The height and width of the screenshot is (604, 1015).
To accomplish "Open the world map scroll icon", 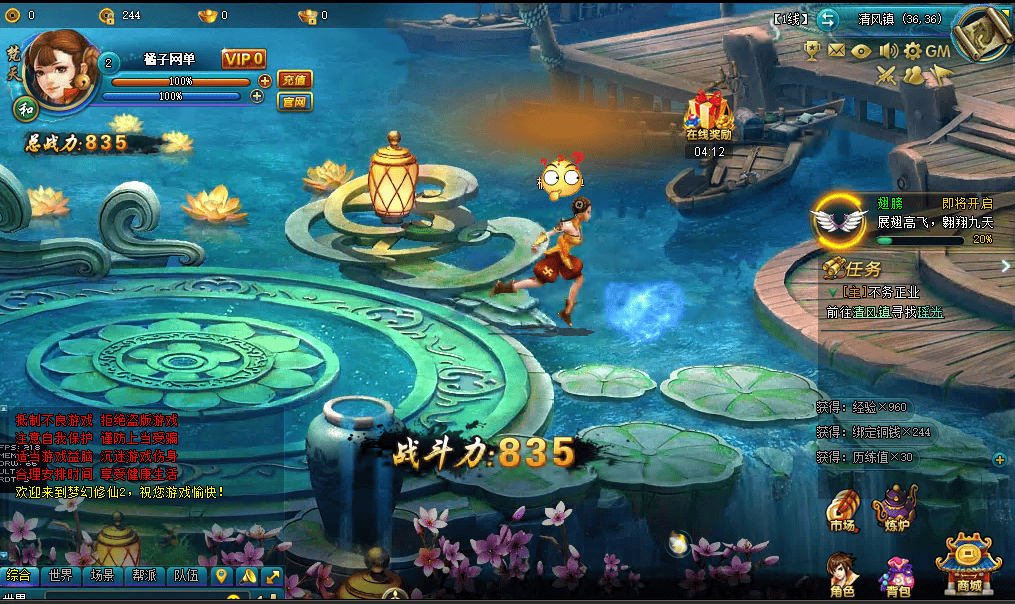I will tap(979, 37).
